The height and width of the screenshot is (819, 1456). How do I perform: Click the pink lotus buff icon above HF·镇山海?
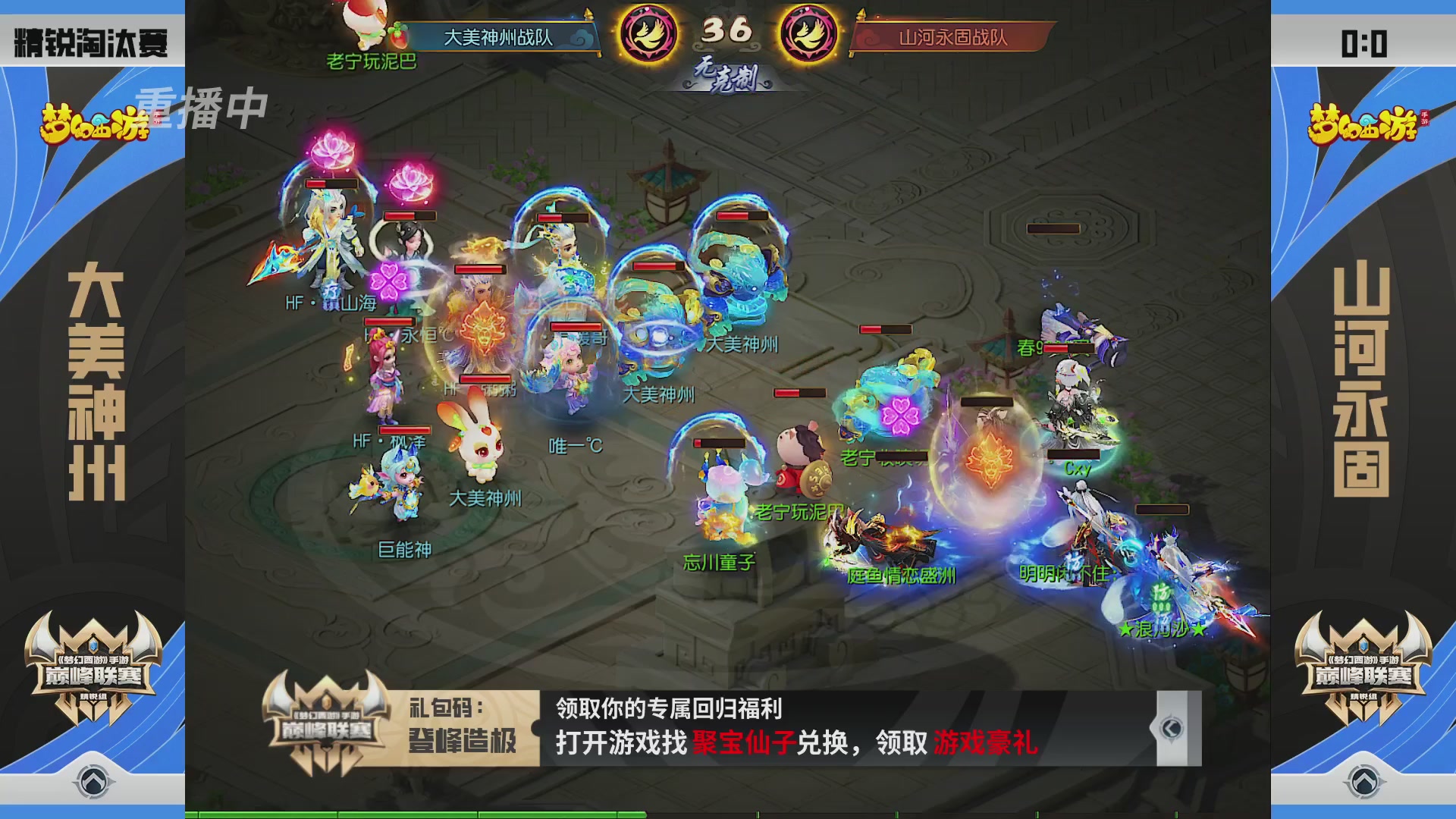click(x=331, y=148)
